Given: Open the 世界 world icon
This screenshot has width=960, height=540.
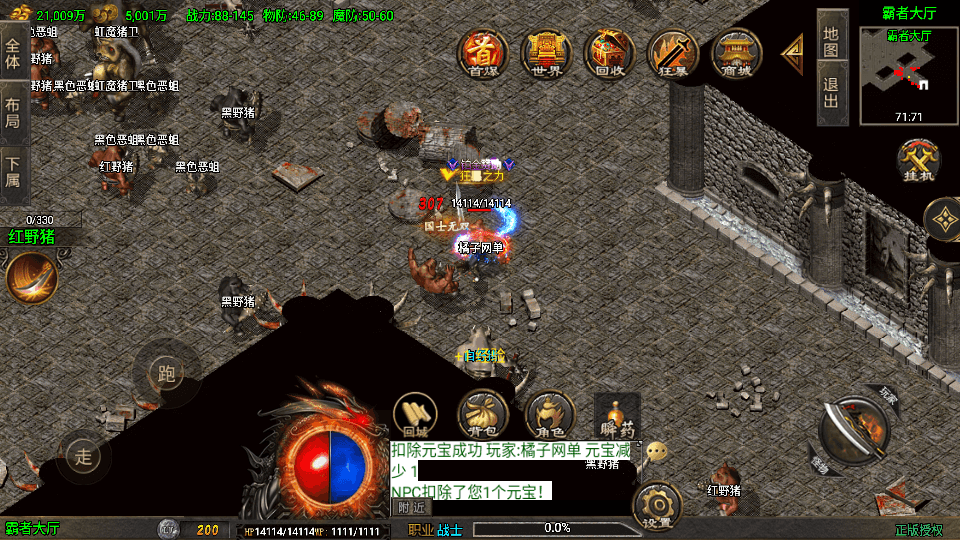Looking at the screenshot, I should tap(546, 53).
